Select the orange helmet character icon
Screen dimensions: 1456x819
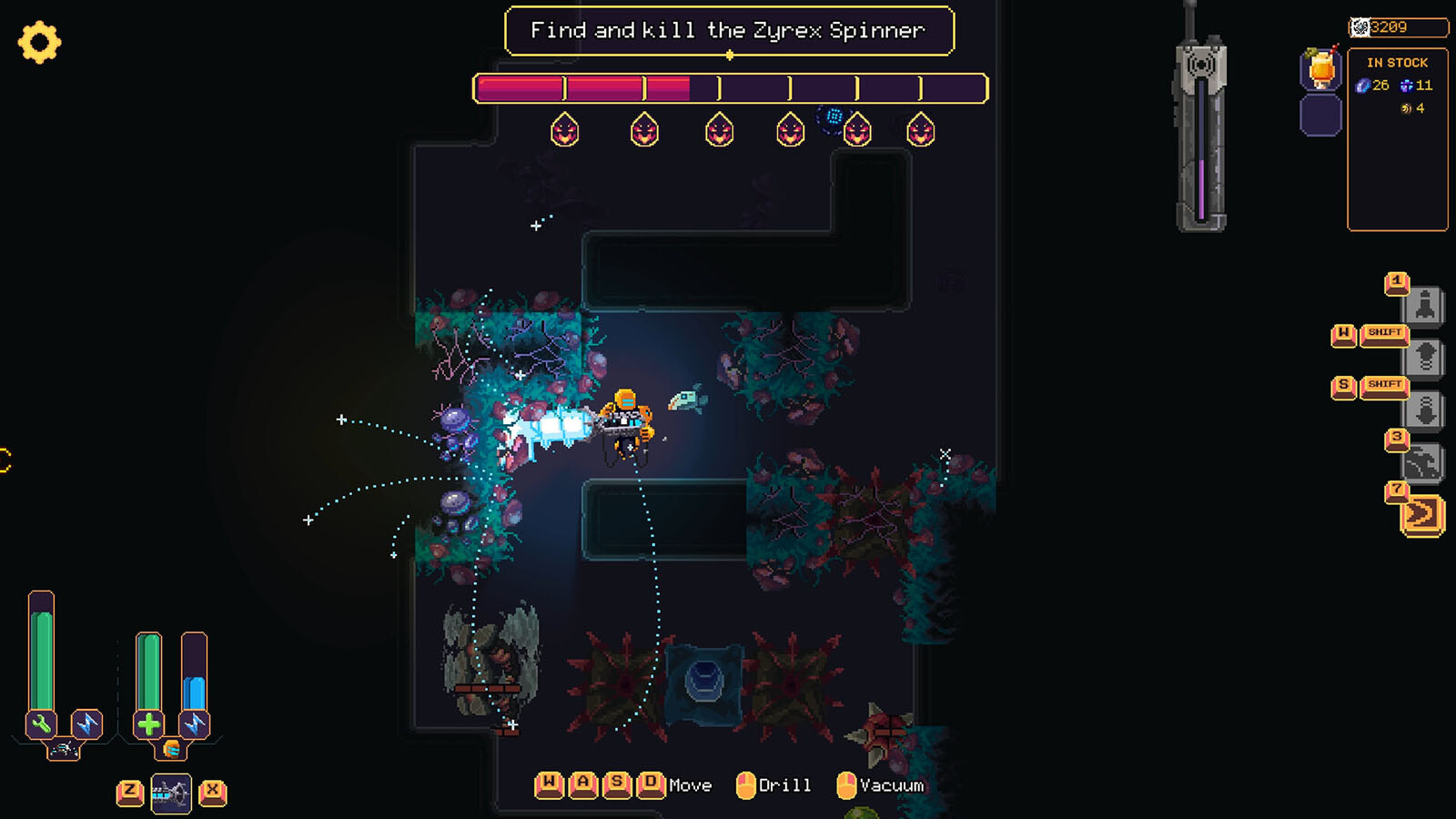click(x=171, y=749)
